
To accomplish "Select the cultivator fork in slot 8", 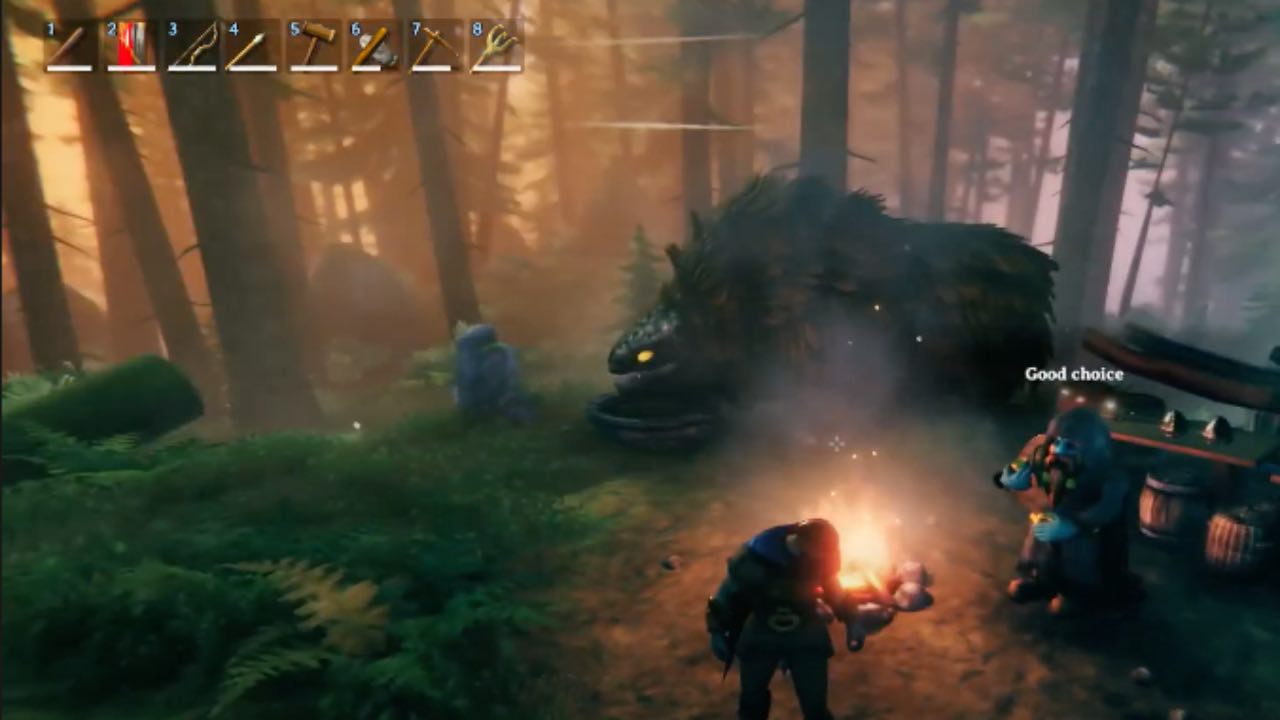I will [x=496, y=46].
